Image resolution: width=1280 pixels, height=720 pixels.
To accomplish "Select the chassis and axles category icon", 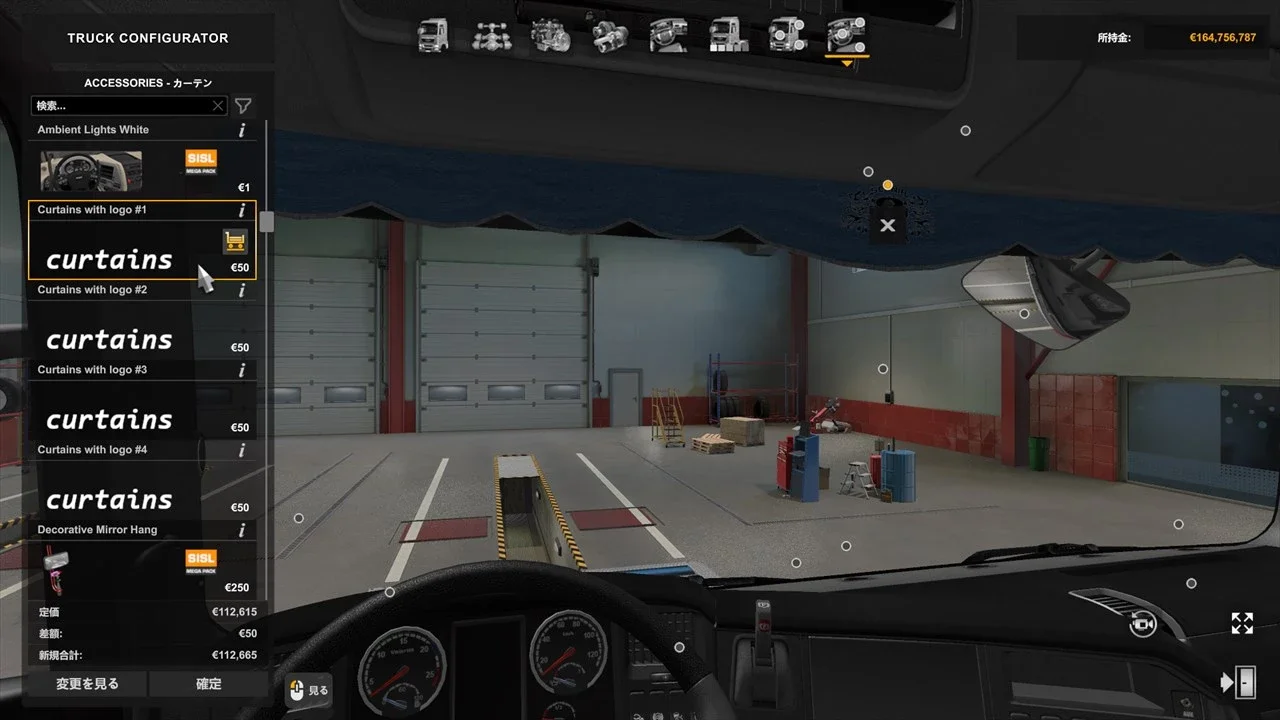I will (492, 36).
